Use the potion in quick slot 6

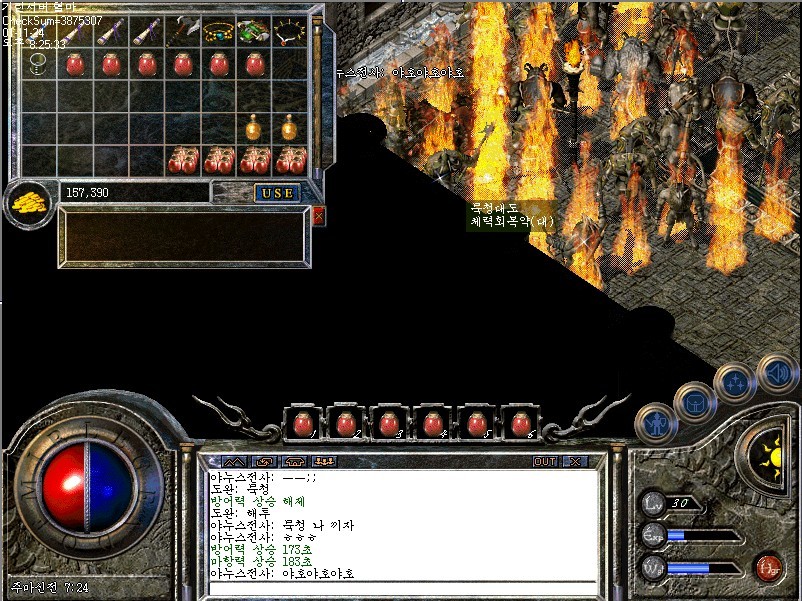(519, 424)
